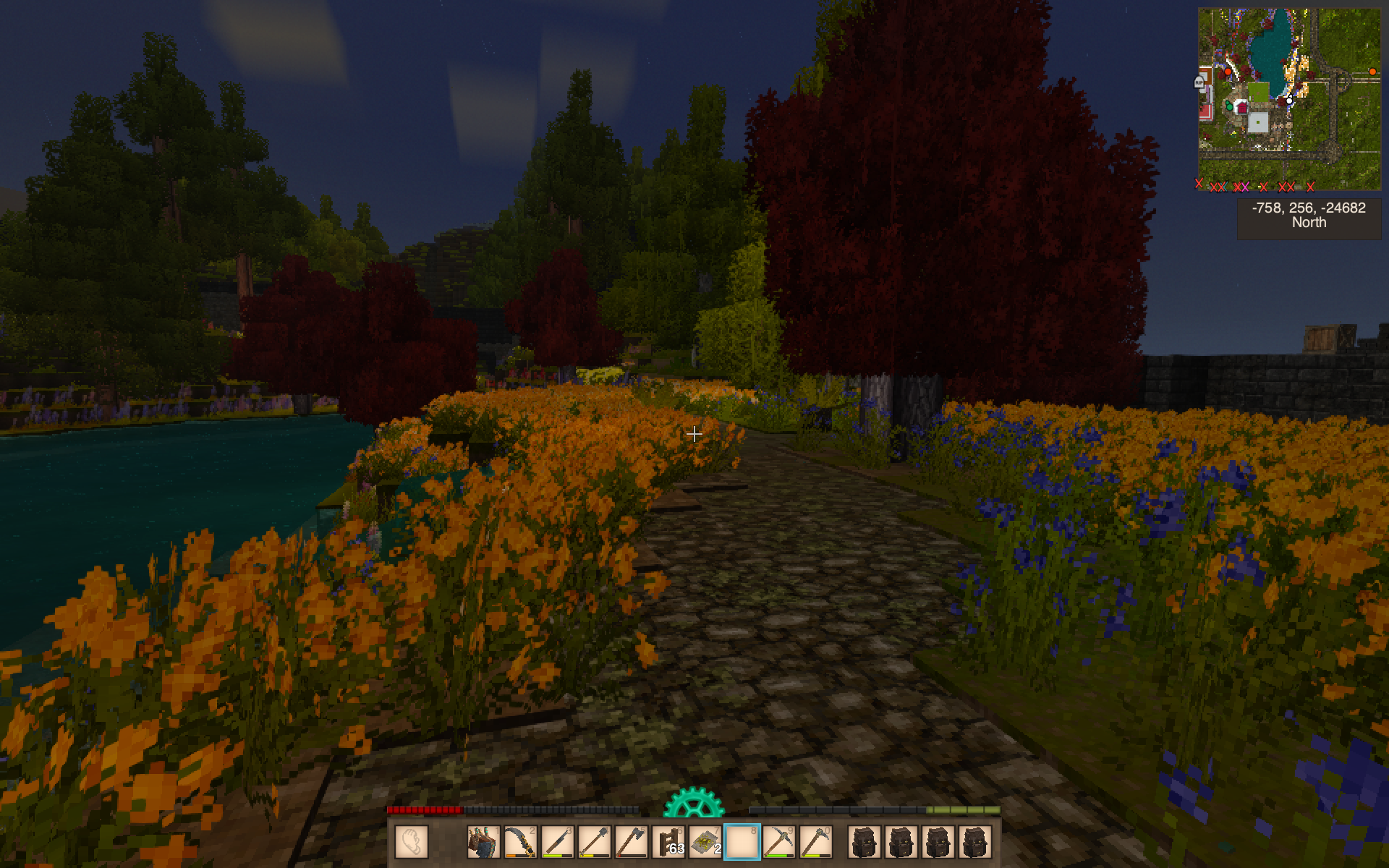Select the scythe in hotbar slot 2
The height and width of the screenshot is (868, 1389).
(x=520, y=843)
